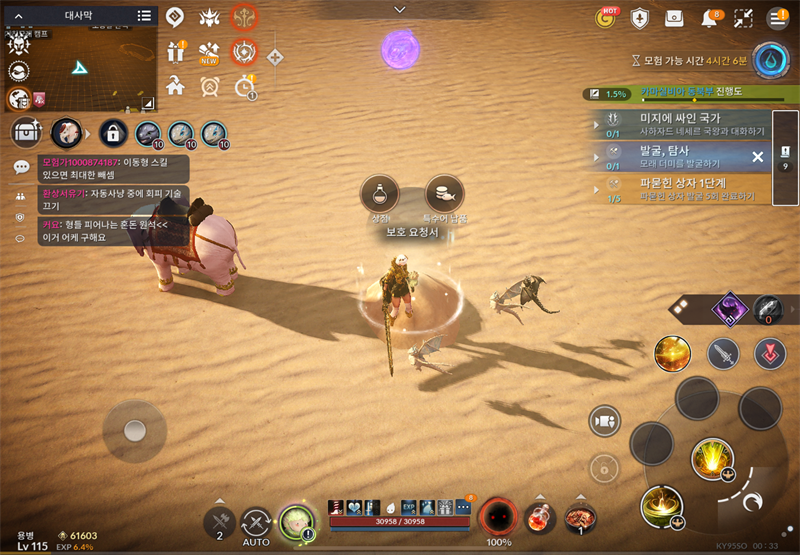Screen dimensions: 800x555
Task: Open the 파묻힌 상자 1단계 quest
Action: coord(690,189)
